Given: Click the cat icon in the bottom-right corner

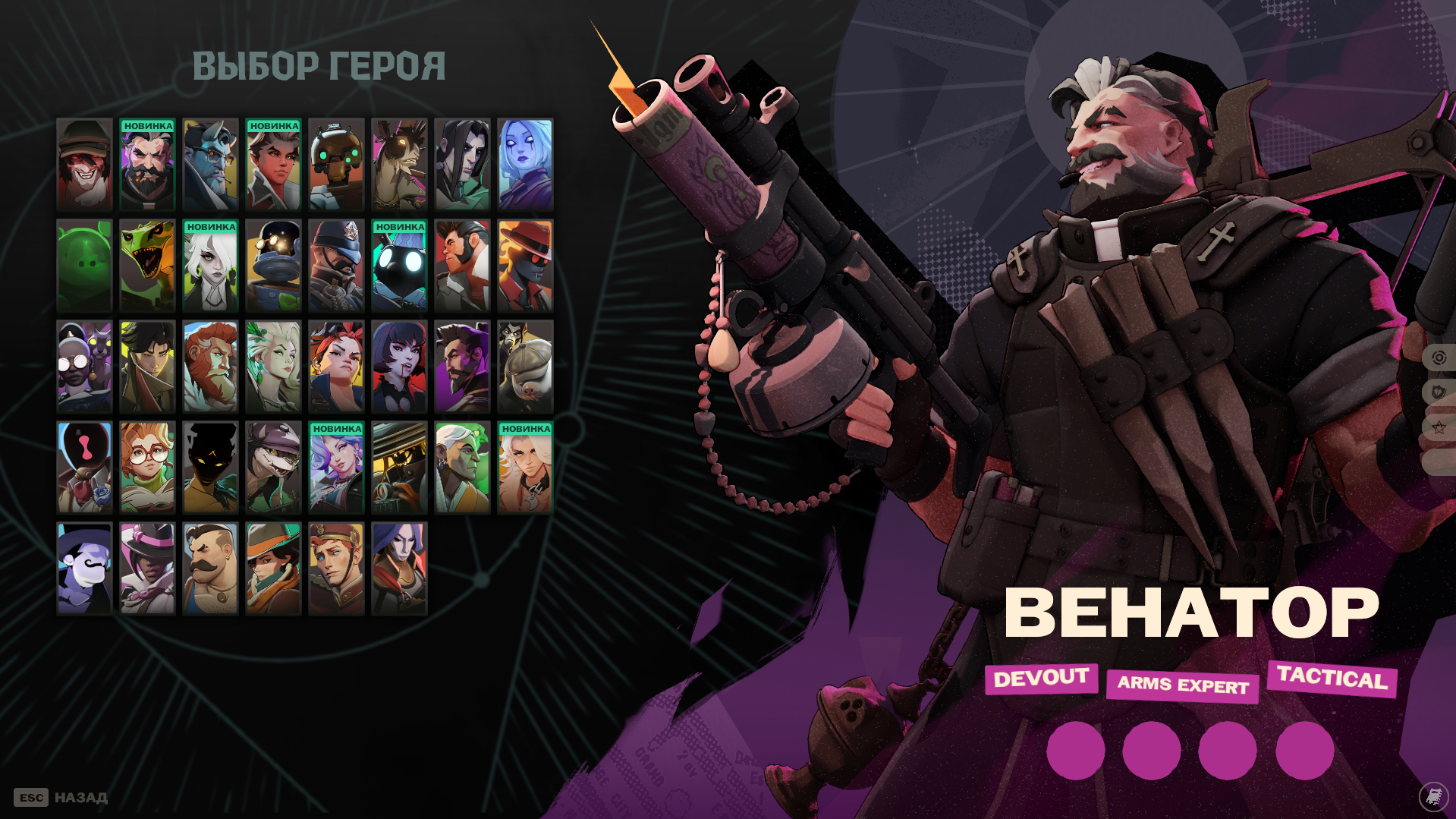Looking at the screenshot, I should pyautogui.click(x=1432, y=797).
